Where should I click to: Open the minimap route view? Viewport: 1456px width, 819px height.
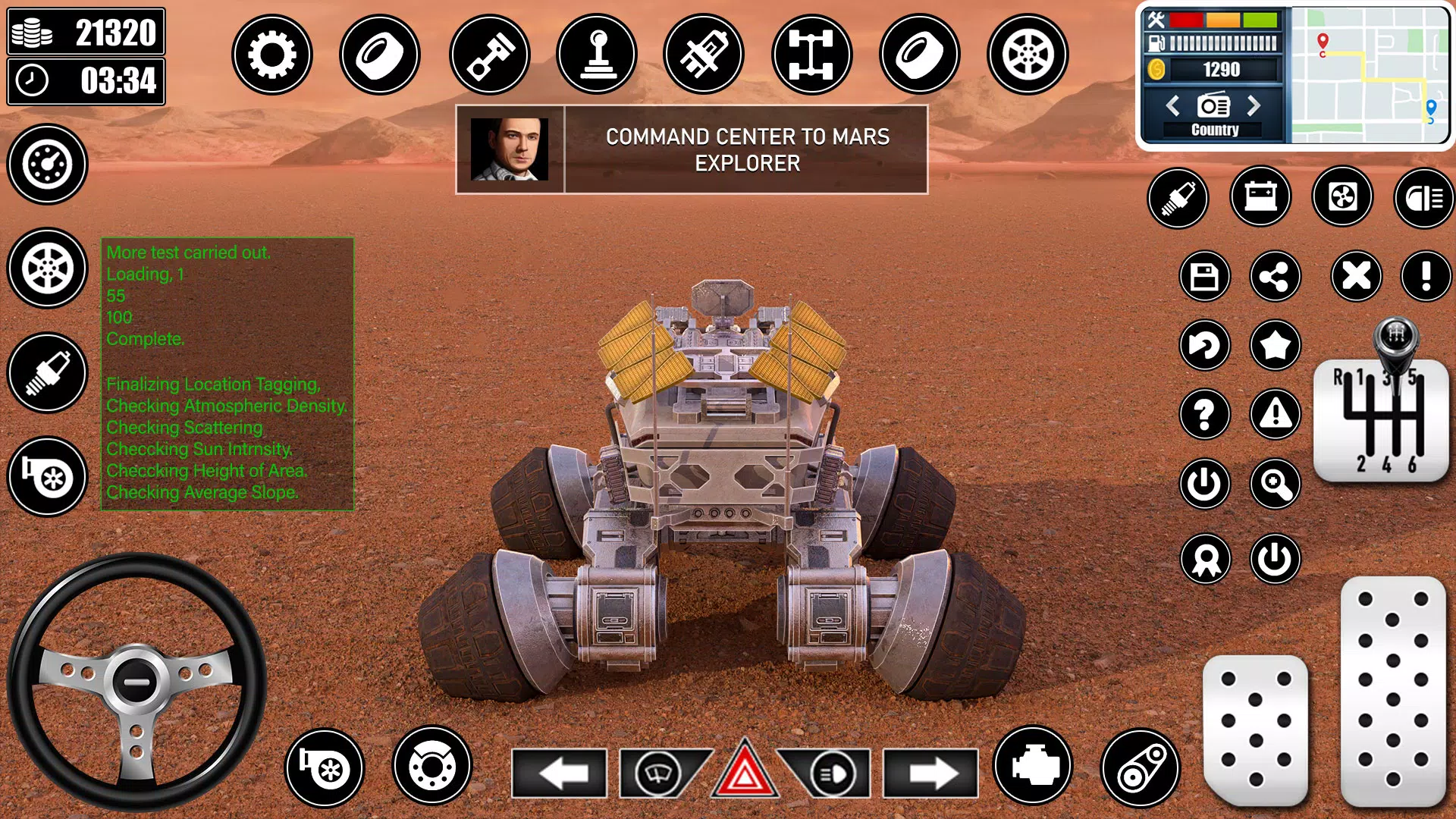pyautogui.click(x=1369, y=74)
